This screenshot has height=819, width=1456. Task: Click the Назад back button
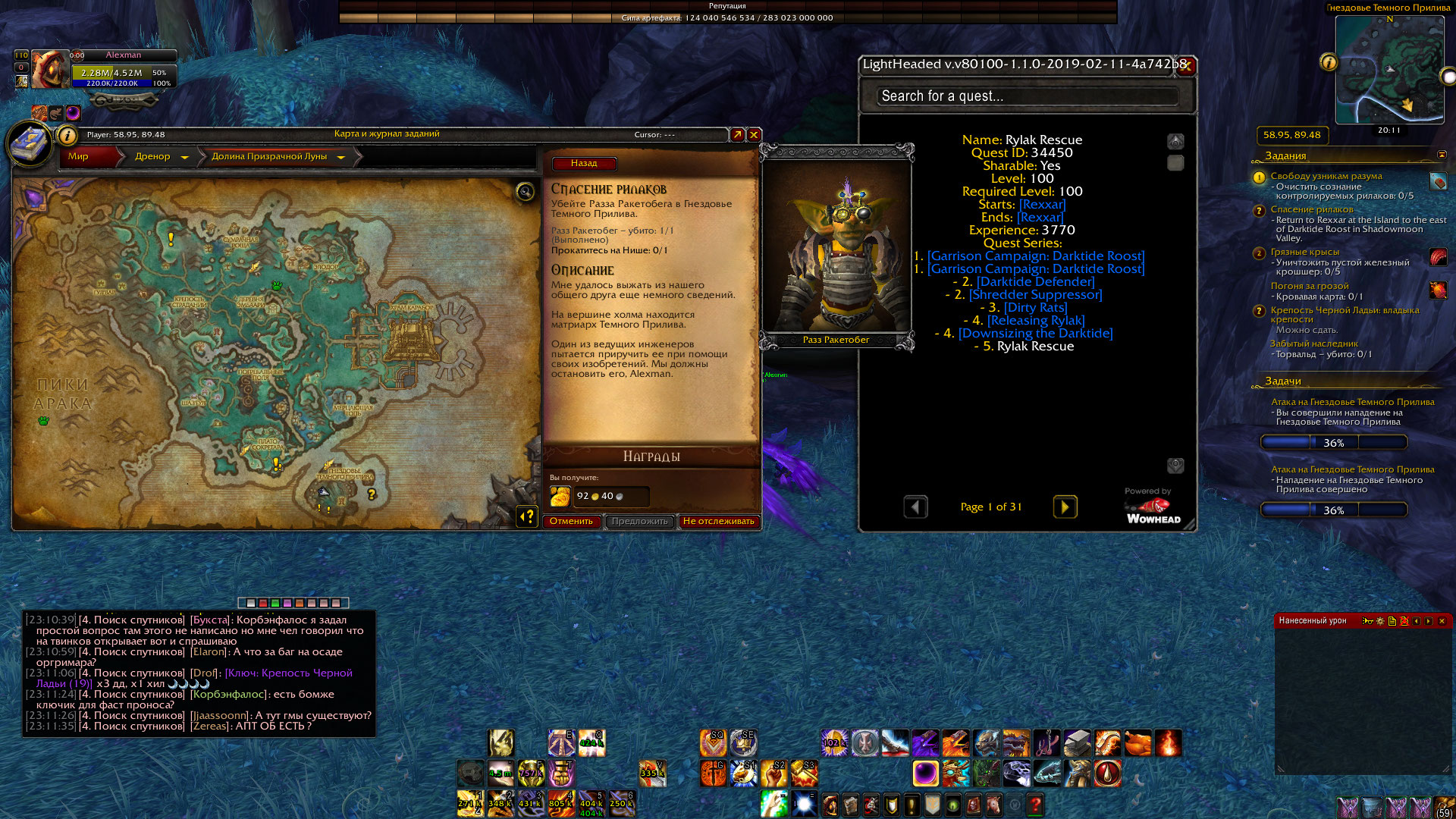[583, 164]
